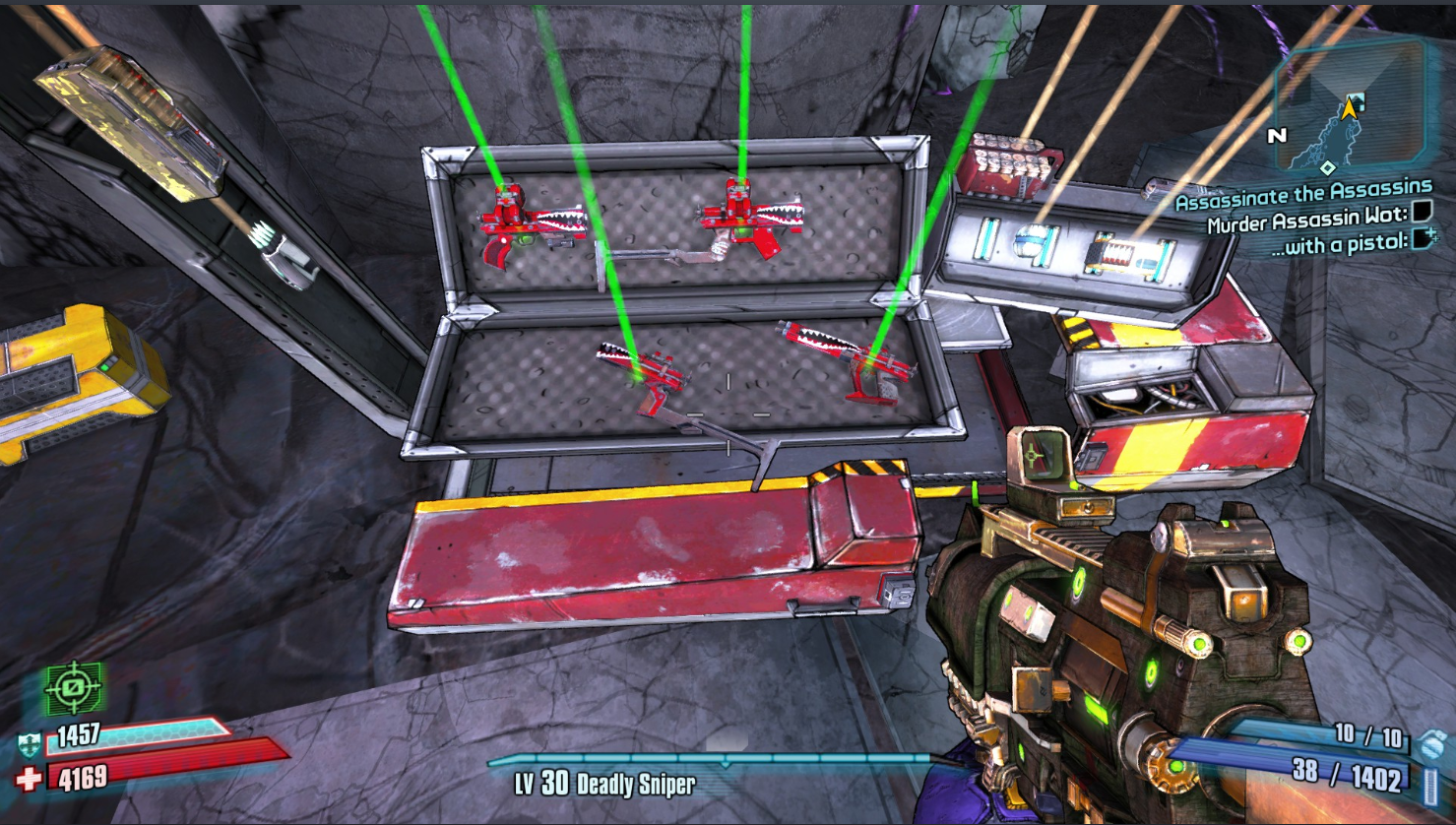This screenshot has width=1456, height=825.
Task: Click the diamond waypoint marker on the minimap
Action: click(1328, 166)
